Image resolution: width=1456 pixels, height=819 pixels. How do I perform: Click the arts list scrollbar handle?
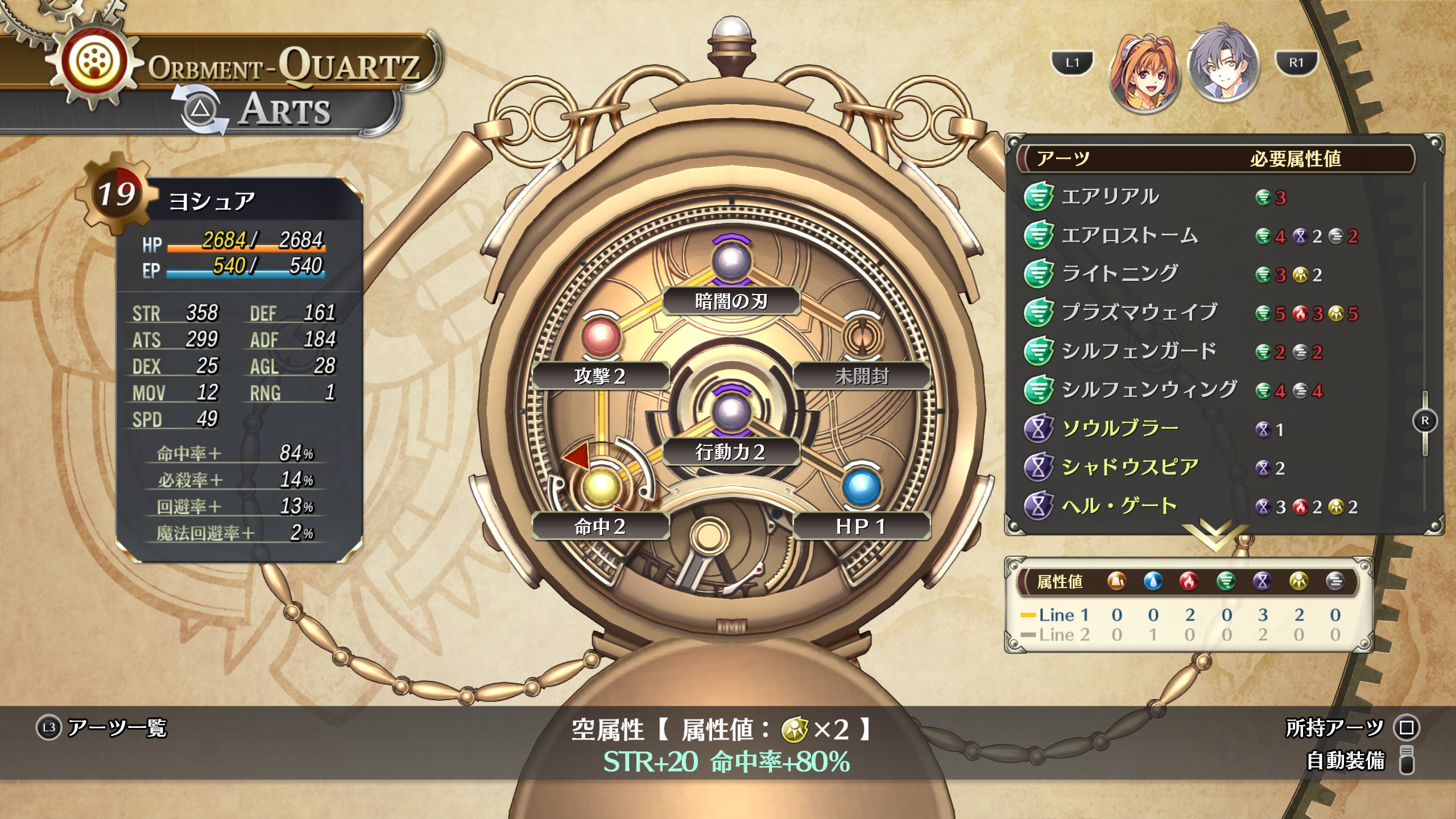pyautogui.click(x=1425, y=421)
